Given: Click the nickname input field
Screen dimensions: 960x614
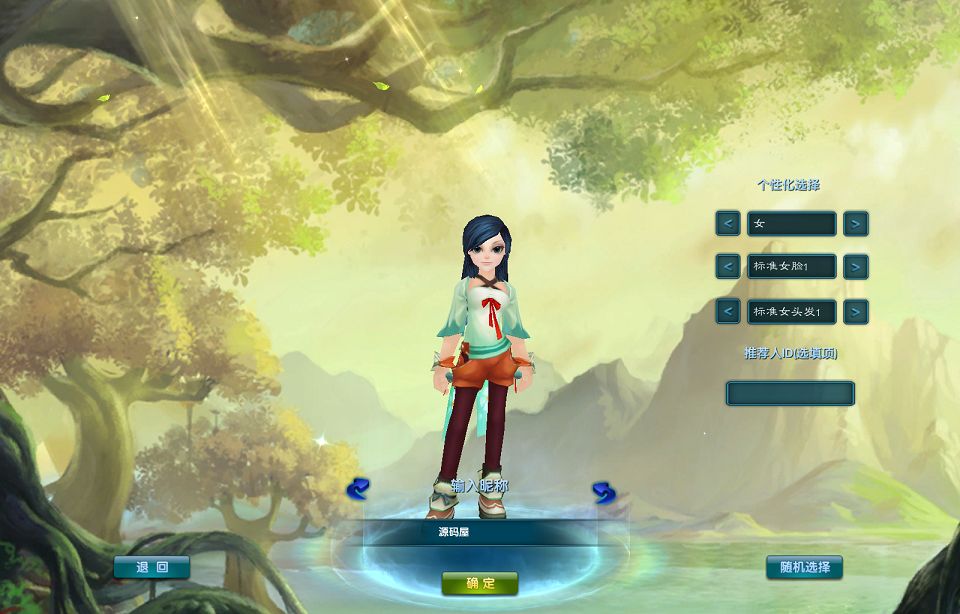Looking at the screenshot, I should tap(480, 532).
